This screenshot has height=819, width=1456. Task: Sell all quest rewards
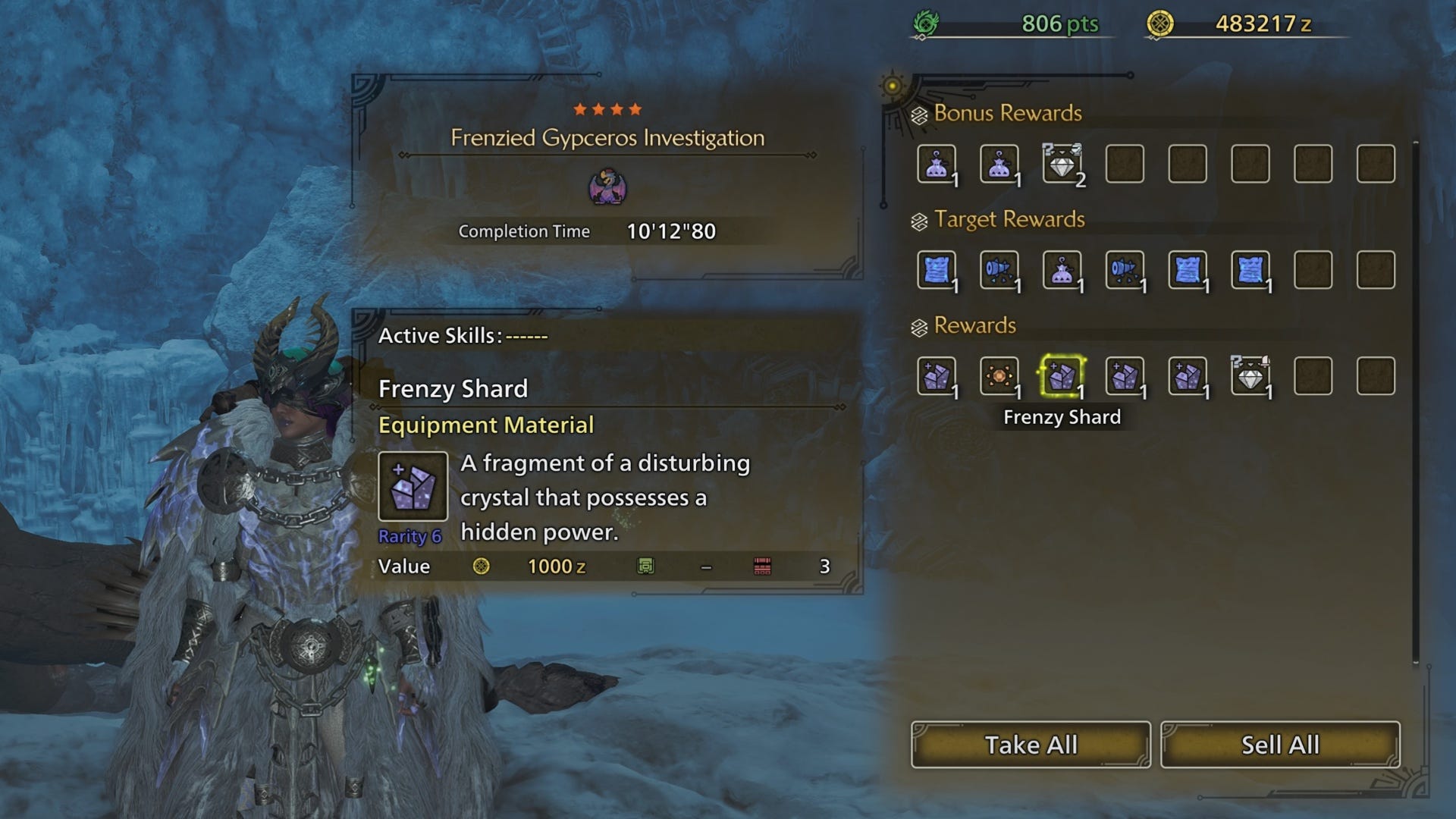click(1280, 745)
